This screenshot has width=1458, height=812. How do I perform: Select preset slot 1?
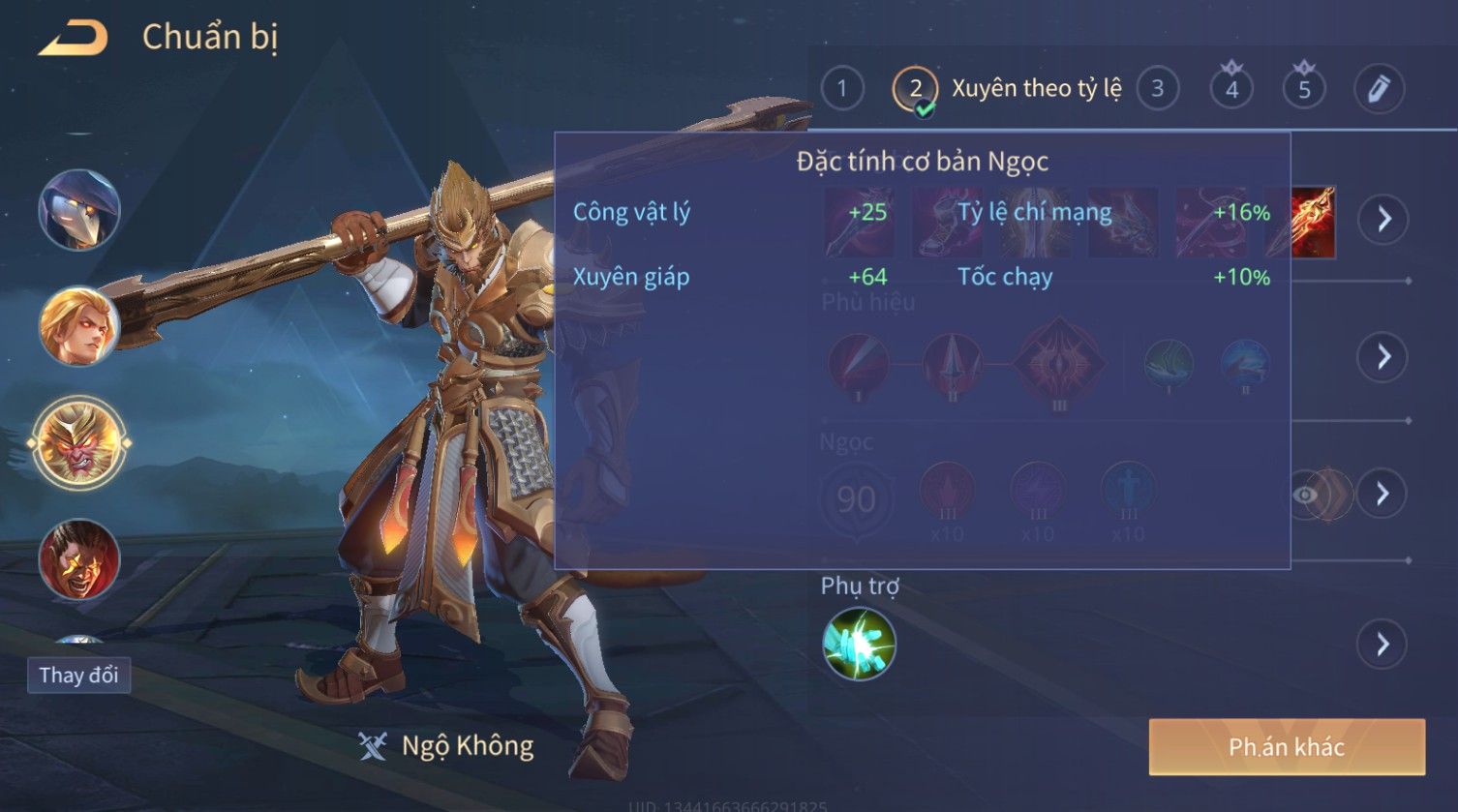tap(842, 89)
